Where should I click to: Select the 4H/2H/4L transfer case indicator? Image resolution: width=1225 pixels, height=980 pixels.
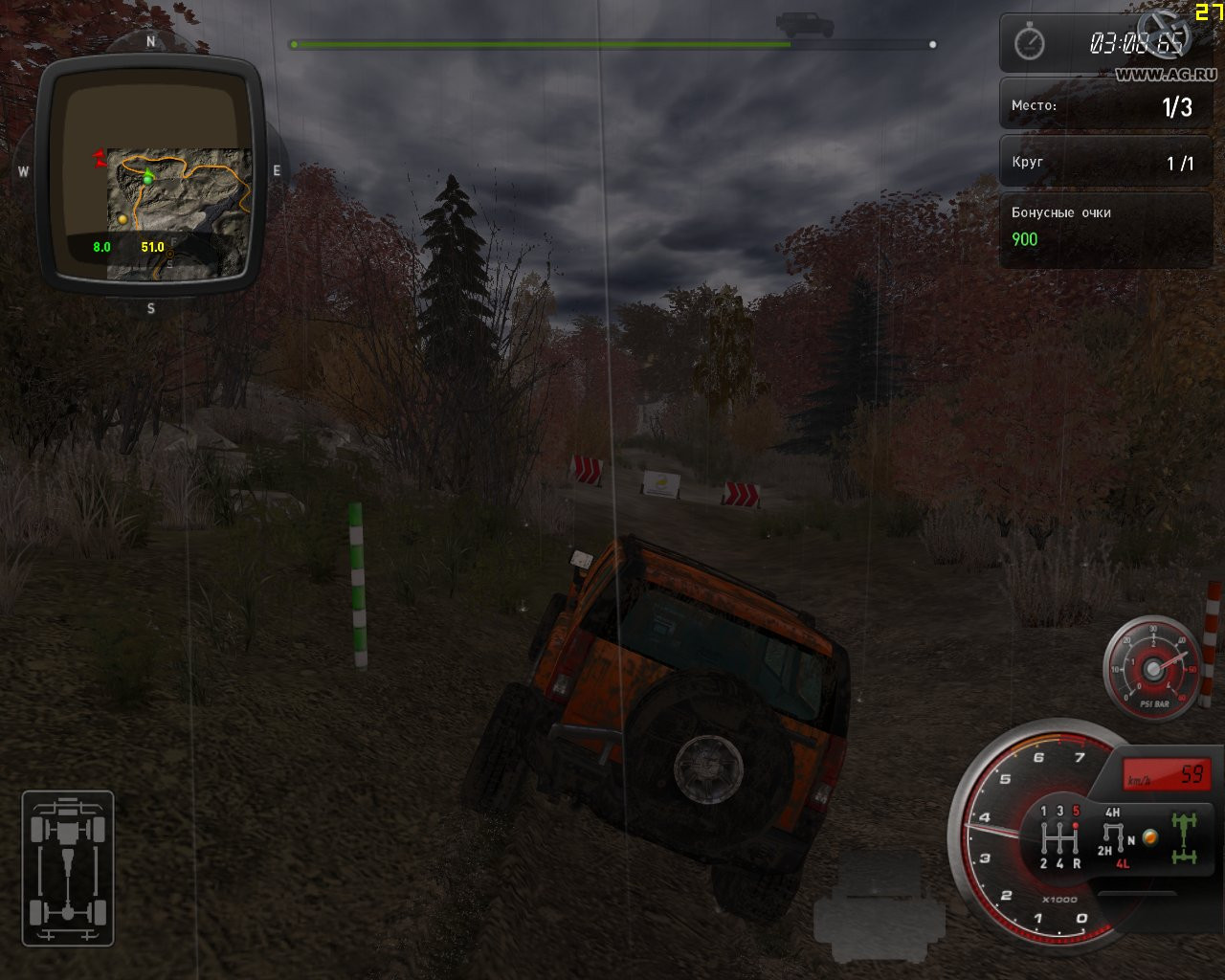pos(1115,837)
